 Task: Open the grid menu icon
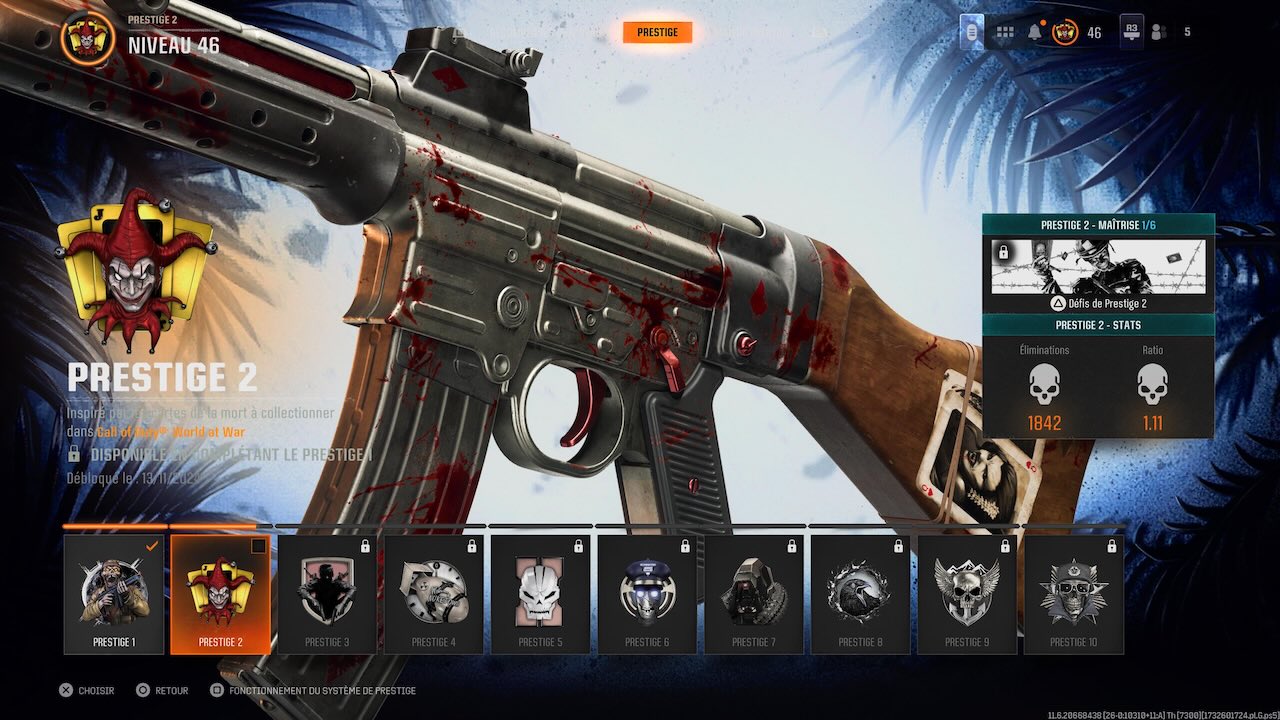tap(1003, 33)
